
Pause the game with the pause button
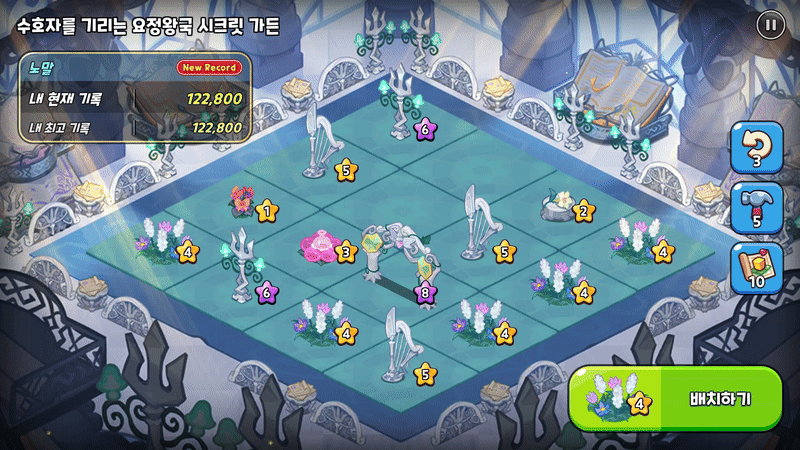point(770,26)
